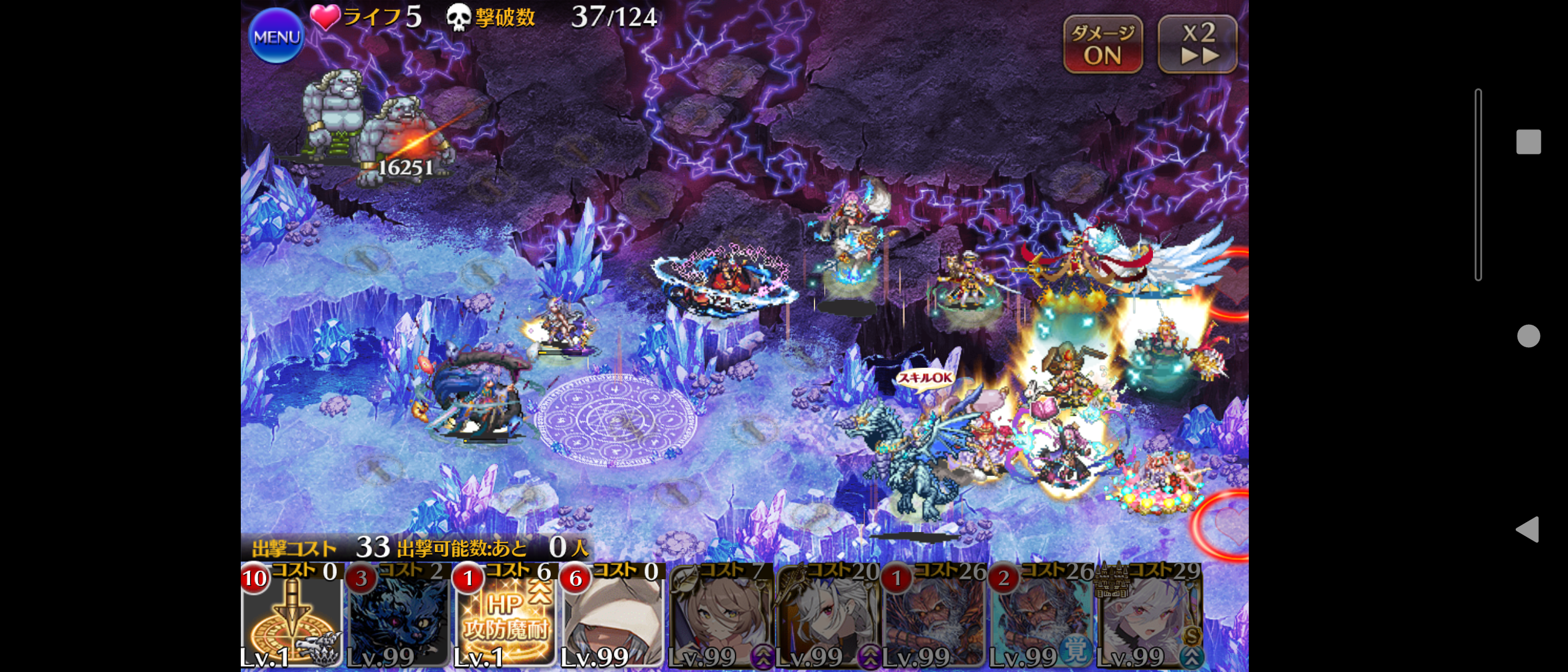Tap the Android home circle button
Screen dimensions: 1568x672
click(1528, 336)
